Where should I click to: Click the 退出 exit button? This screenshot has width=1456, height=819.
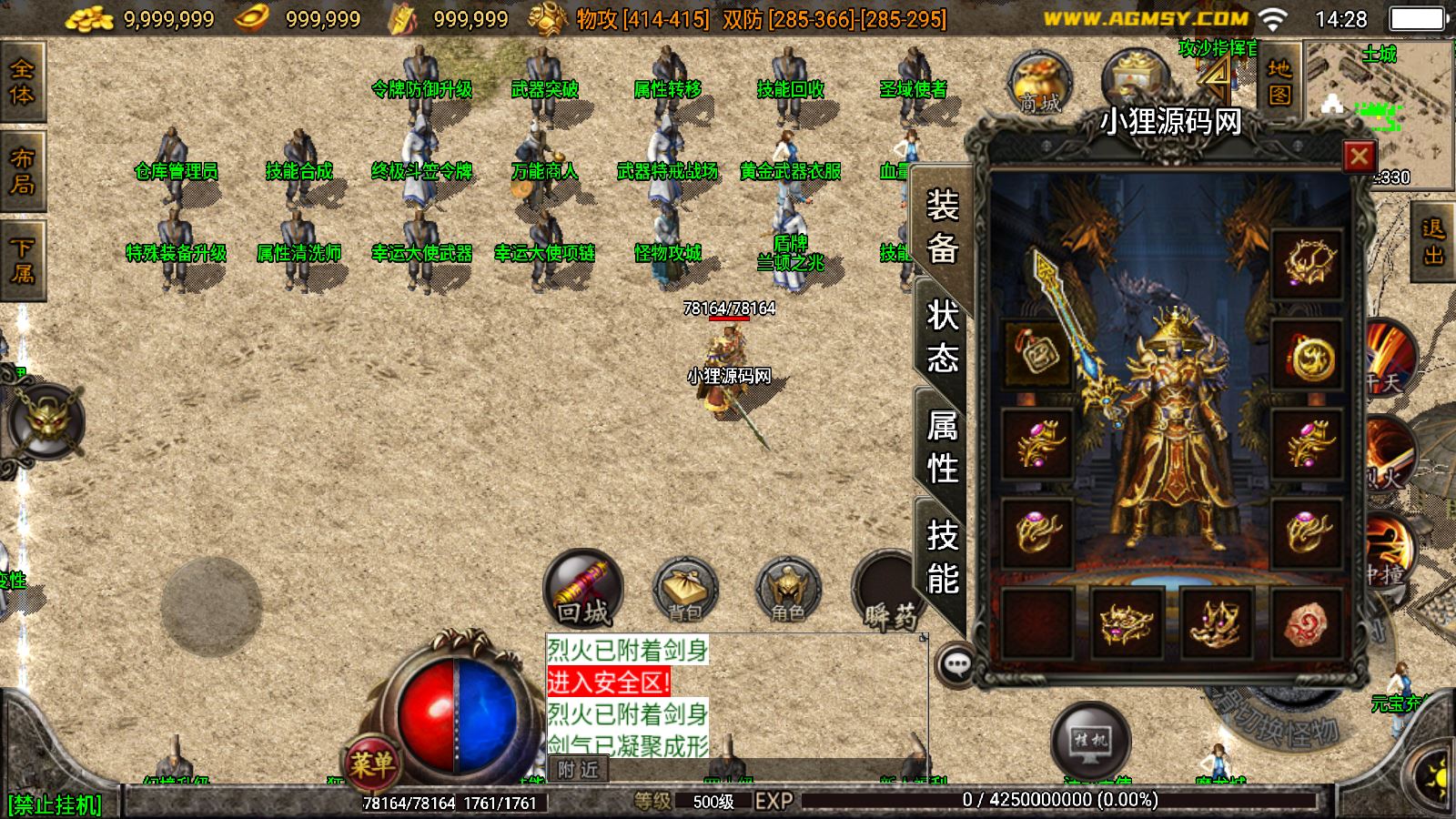(x=1433, y=242)
